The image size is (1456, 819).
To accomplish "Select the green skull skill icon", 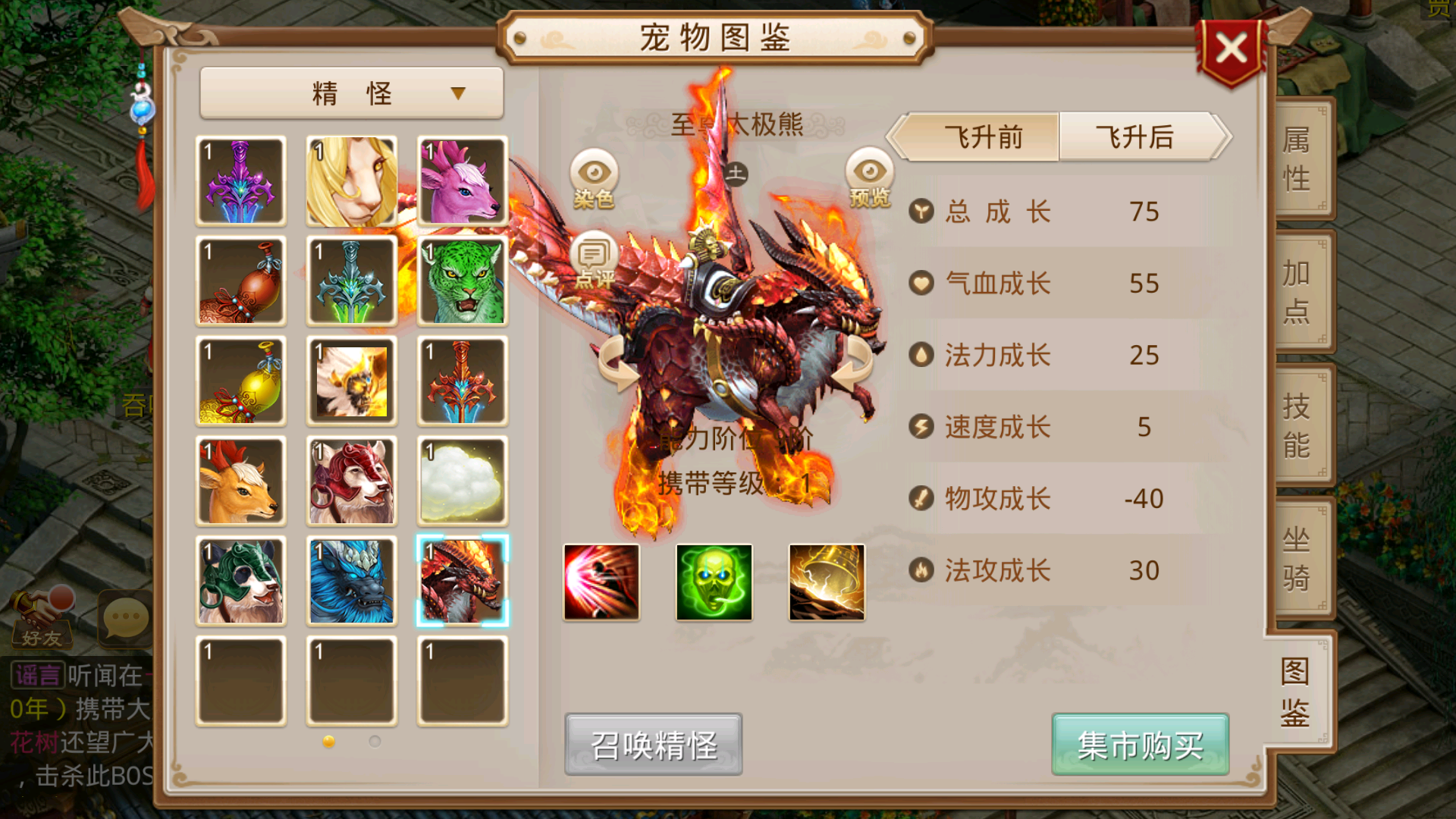I will point(713,582).
